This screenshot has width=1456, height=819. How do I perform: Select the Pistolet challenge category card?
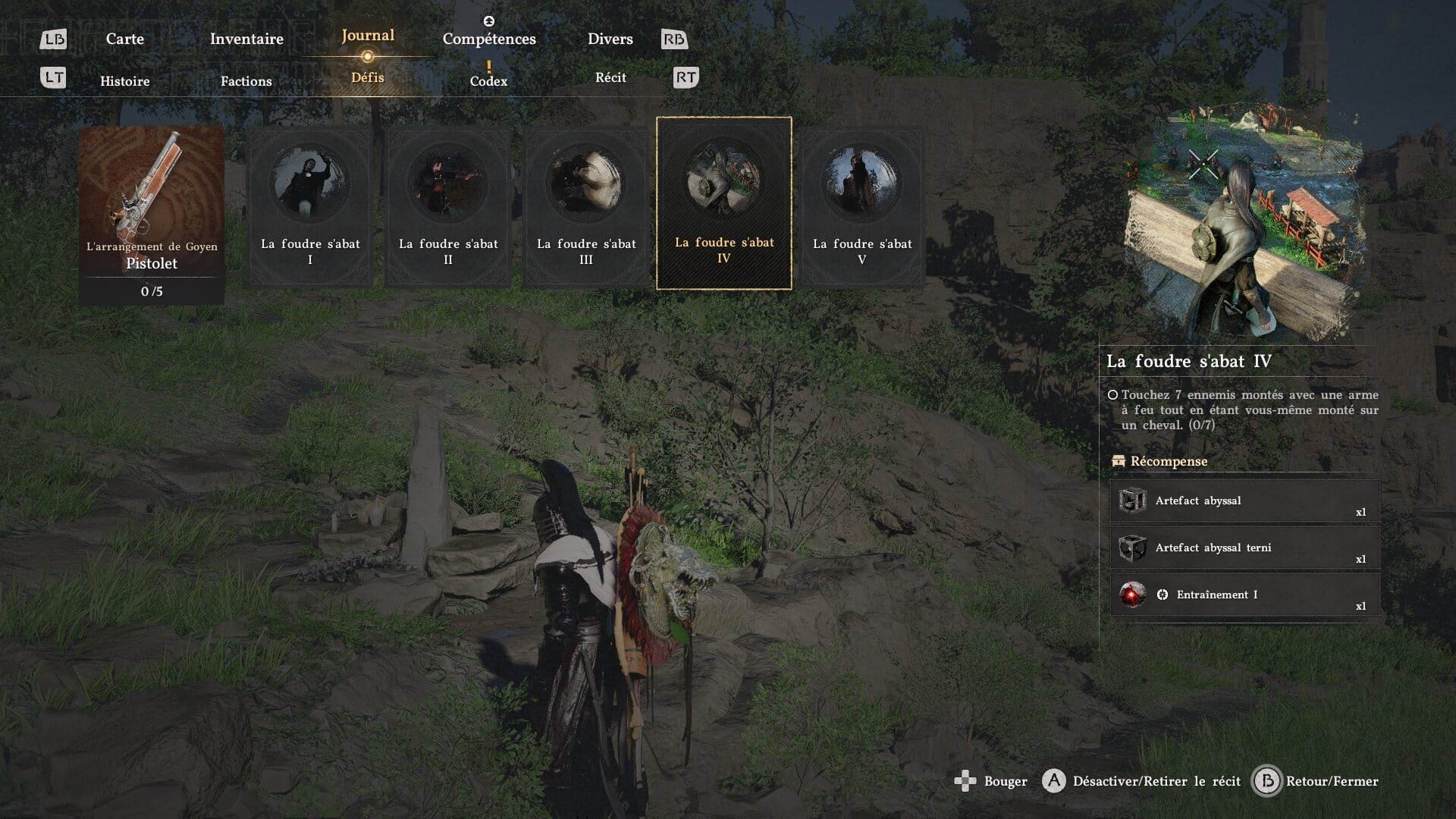152,215
